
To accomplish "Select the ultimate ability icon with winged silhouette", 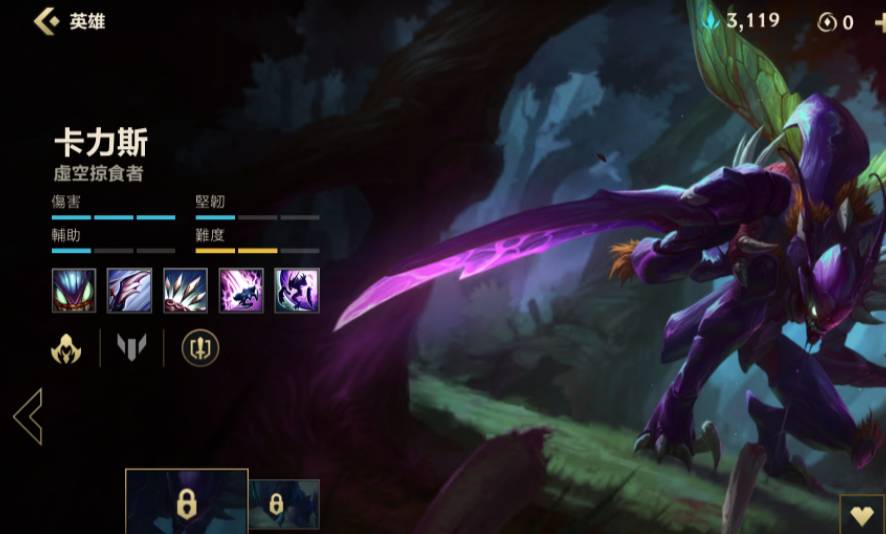I will tap(297, 290).
